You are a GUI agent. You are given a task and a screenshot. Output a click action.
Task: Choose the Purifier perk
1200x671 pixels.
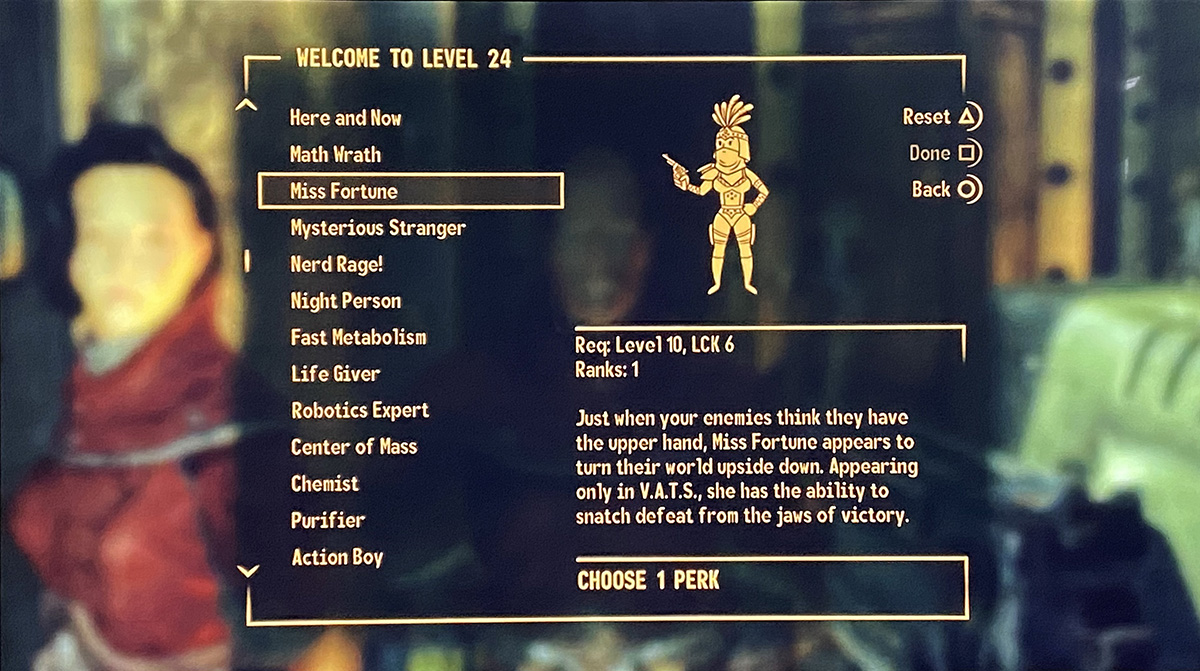(328, 521)
